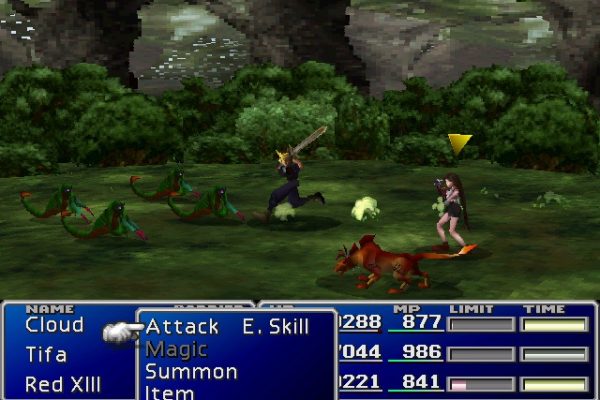Open the Magic command list

click(176, 349)
